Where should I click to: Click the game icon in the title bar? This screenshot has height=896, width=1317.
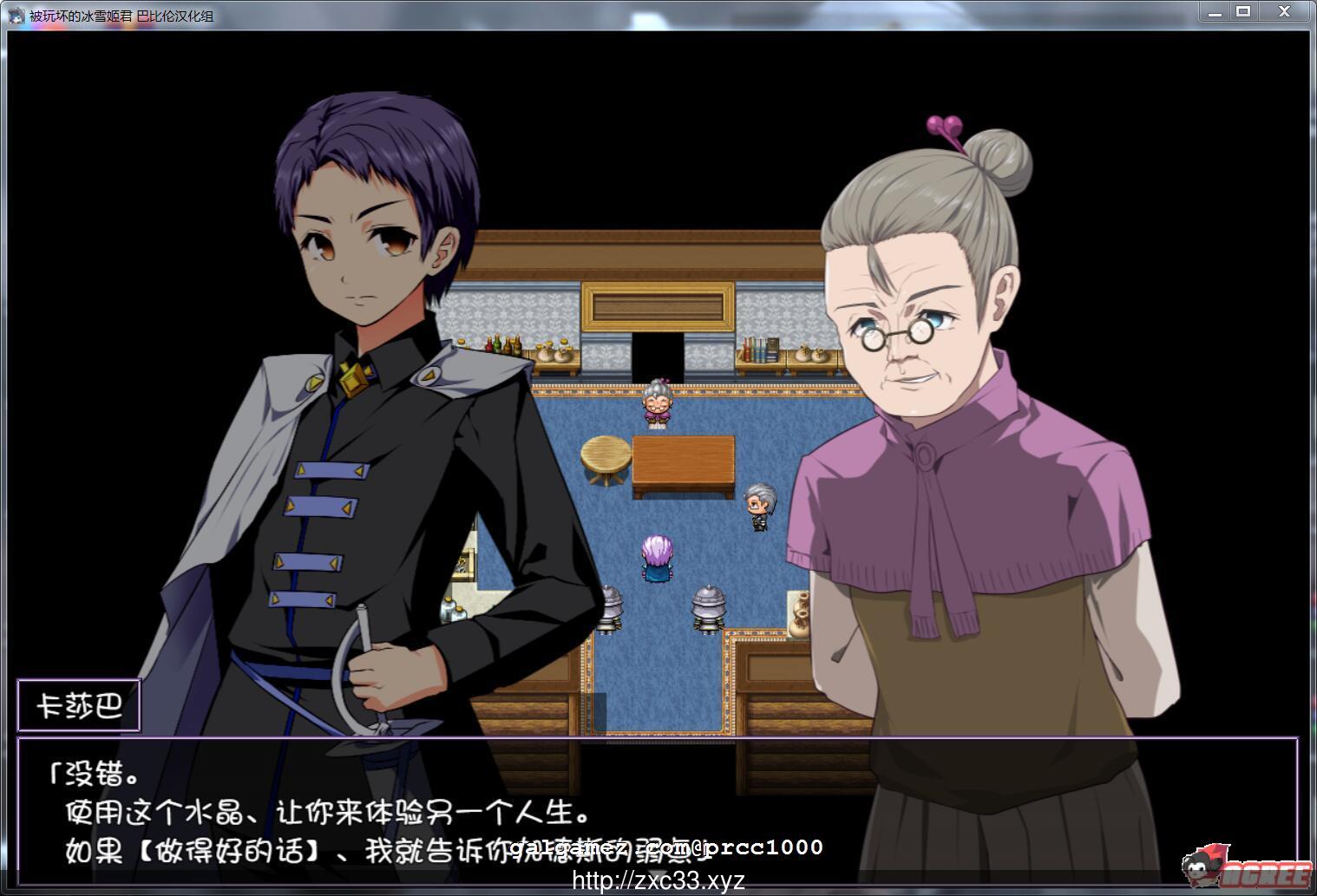tap(15, 16)
